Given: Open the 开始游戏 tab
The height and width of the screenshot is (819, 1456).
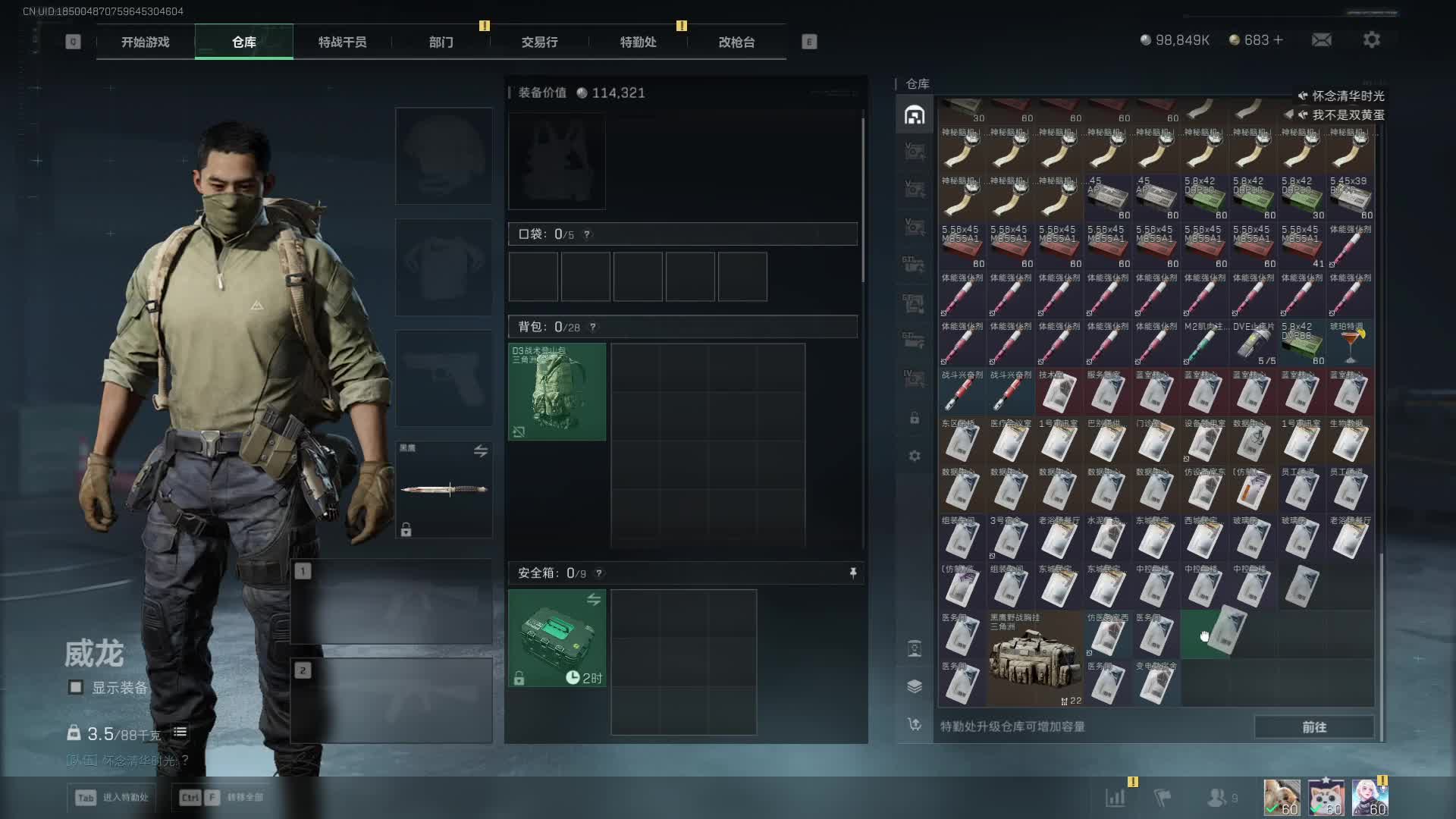Looking at the screenshot, I should pyautogui.click(x=145, y=42).
